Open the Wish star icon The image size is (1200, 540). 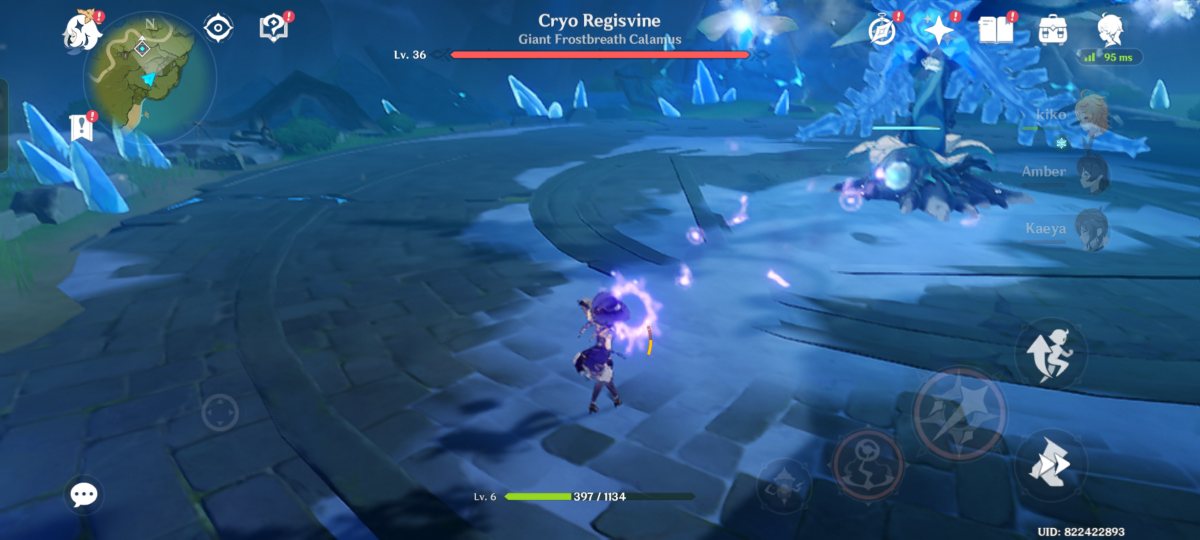tap(940, 31)
